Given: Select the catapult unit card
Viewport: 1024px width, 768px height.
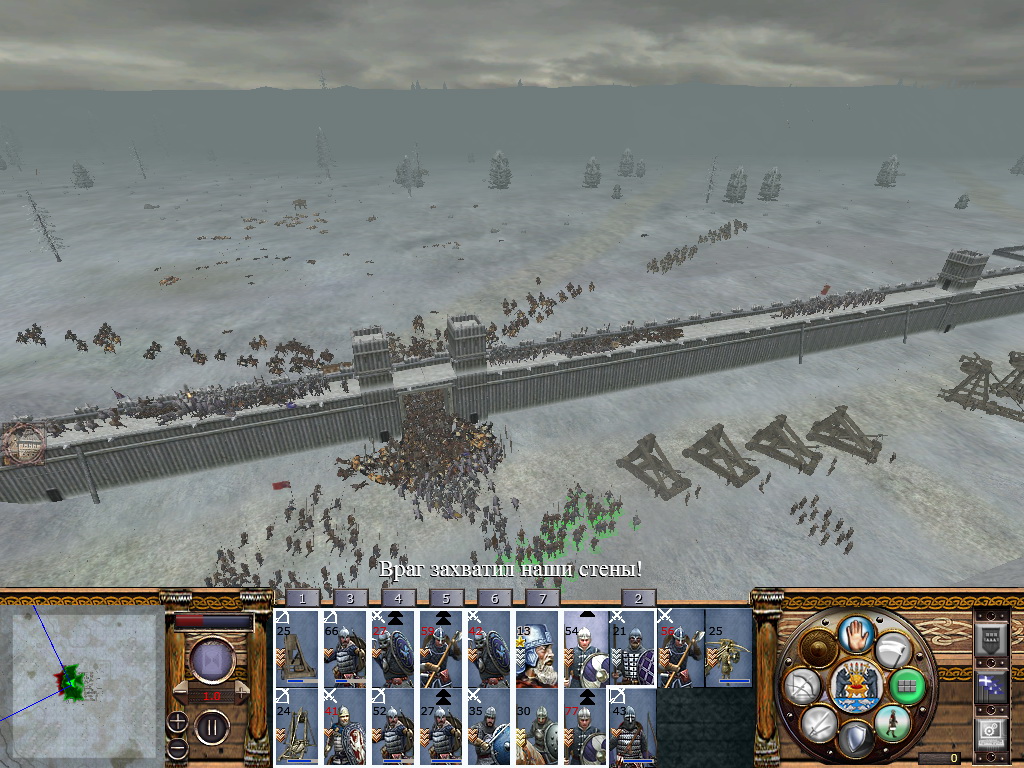Looking at the screenshot, I should coord(297,649).
